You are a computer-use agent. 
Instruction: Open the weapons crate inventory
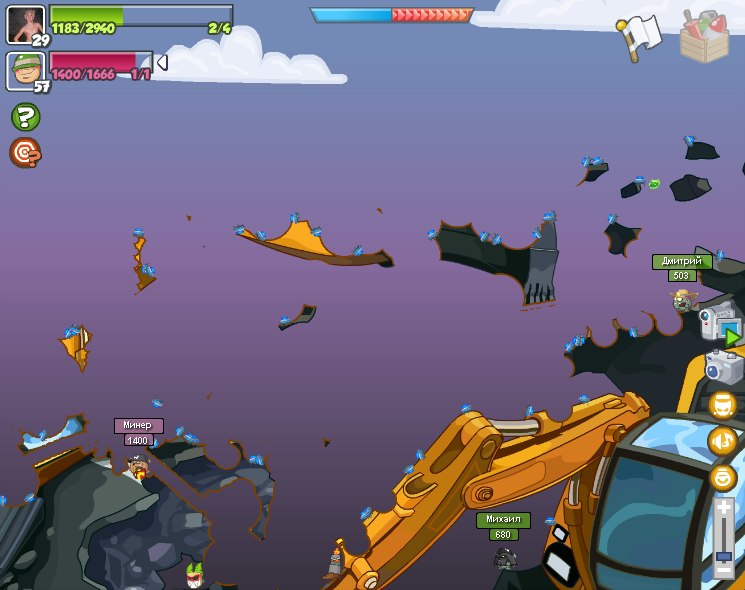click(704, 36)
